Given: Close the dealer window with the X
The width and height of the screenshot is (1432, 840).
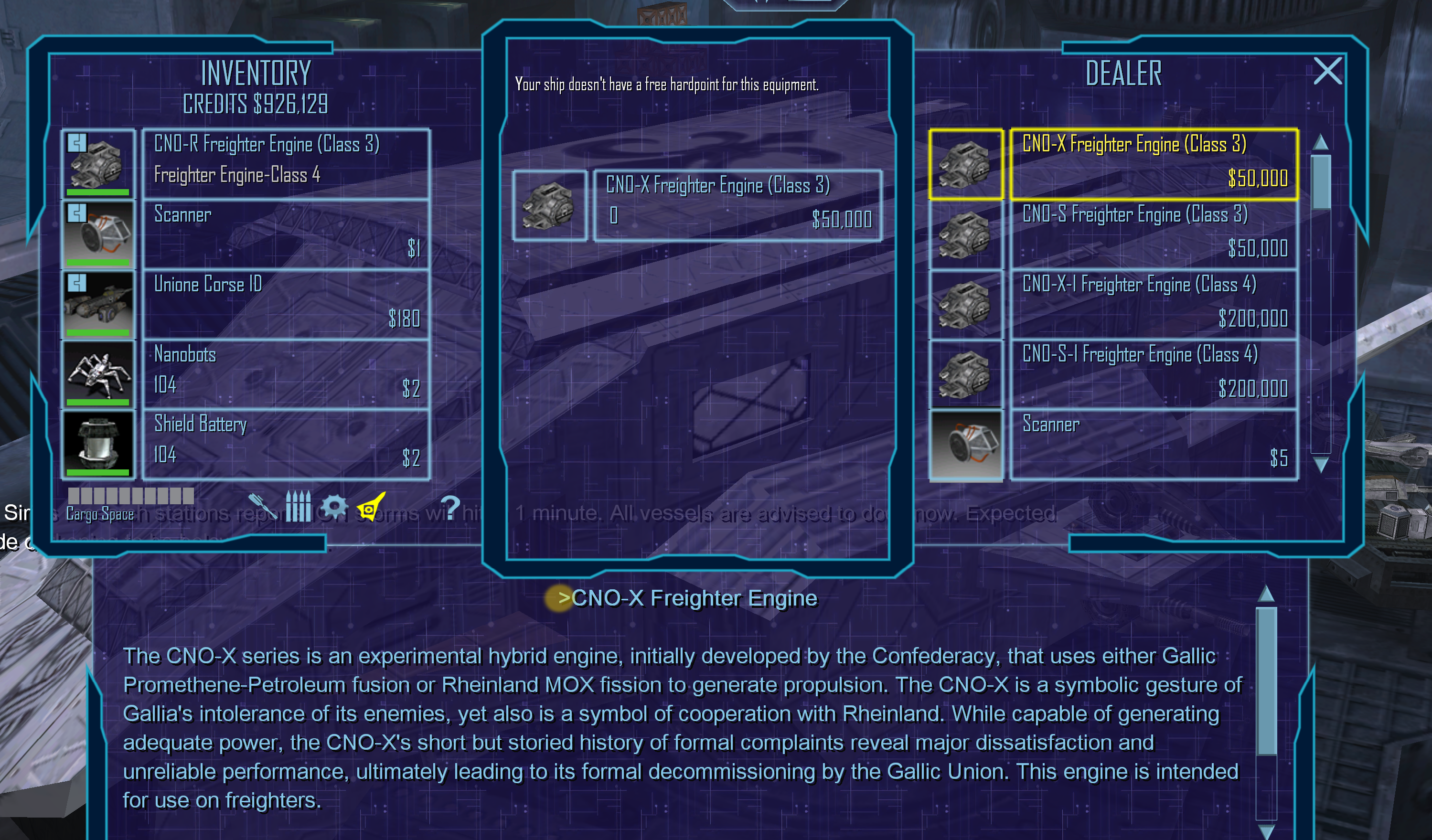Looking at the screenshot, I should (x=1327, y=72).
